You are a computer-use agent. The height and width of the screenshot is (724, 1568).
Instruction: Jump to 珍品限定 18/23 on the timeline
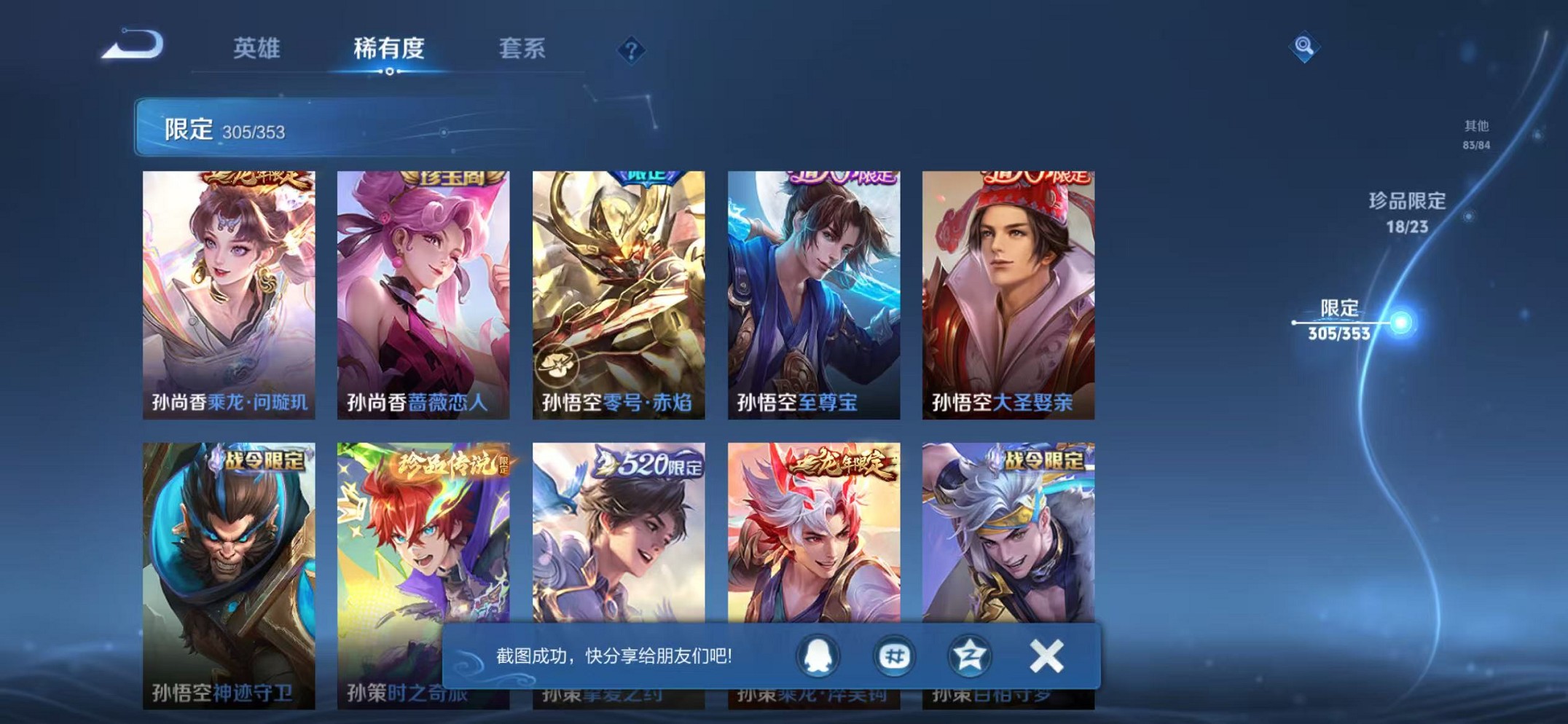1407,209
